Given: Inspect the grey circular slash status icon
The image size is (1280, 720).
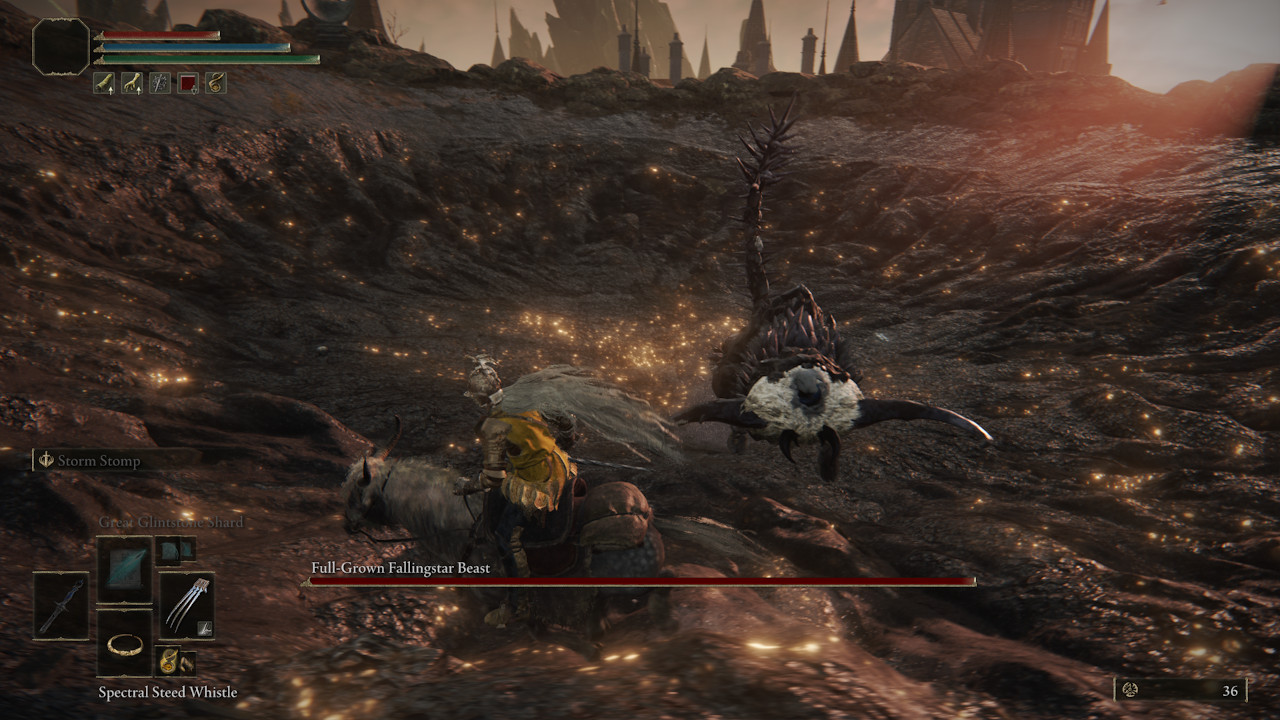Looking at the screenshot, I should 160,84.
